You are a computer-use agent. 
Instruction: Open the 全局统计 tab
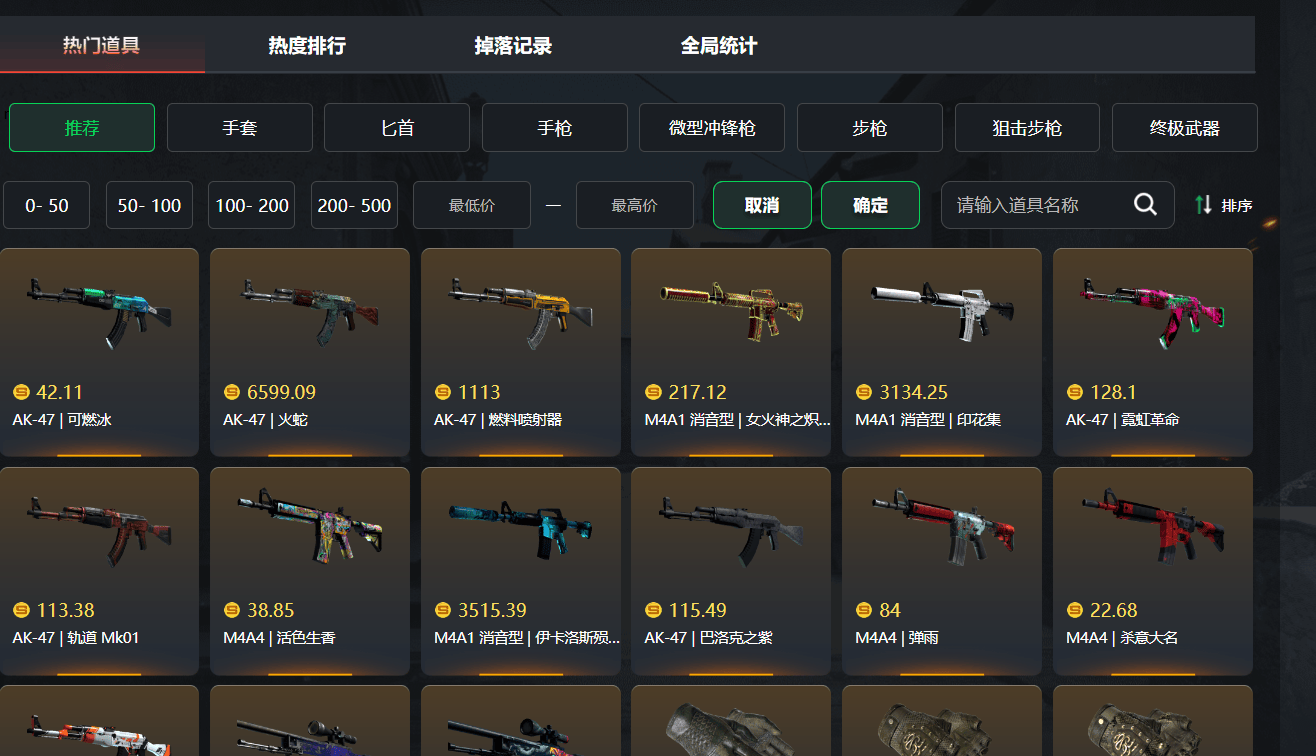tap(717, 44)
